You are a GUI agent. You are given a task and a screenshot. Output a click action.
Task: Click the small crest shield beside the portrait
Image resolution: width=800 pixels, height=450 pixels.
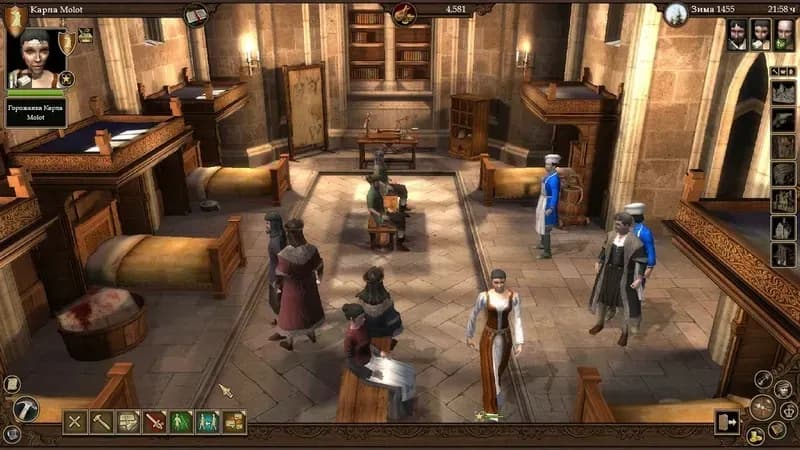[67, 42]
